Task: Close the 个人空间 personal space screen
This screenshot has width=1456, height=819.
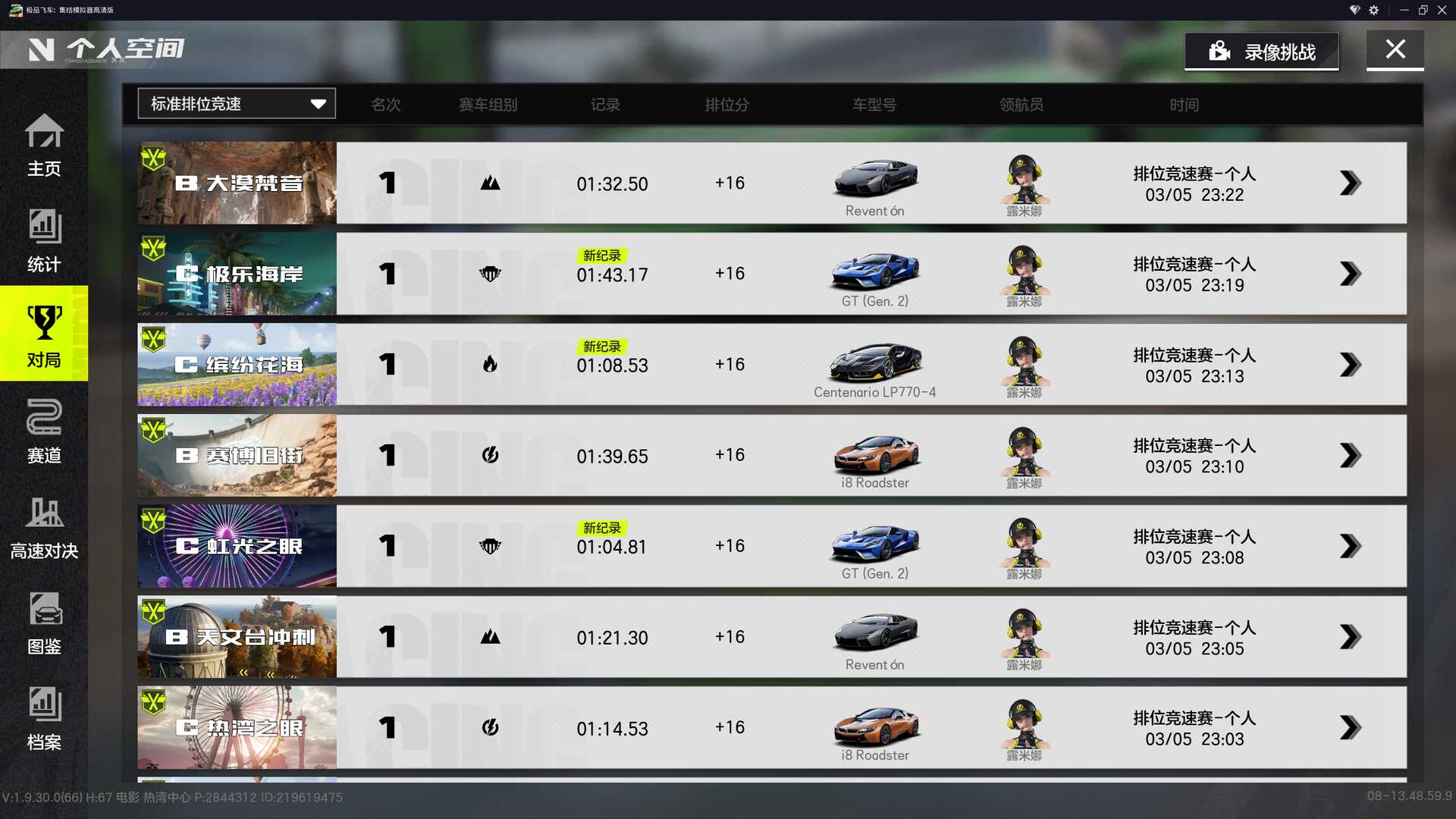Action: [1395, 50]
